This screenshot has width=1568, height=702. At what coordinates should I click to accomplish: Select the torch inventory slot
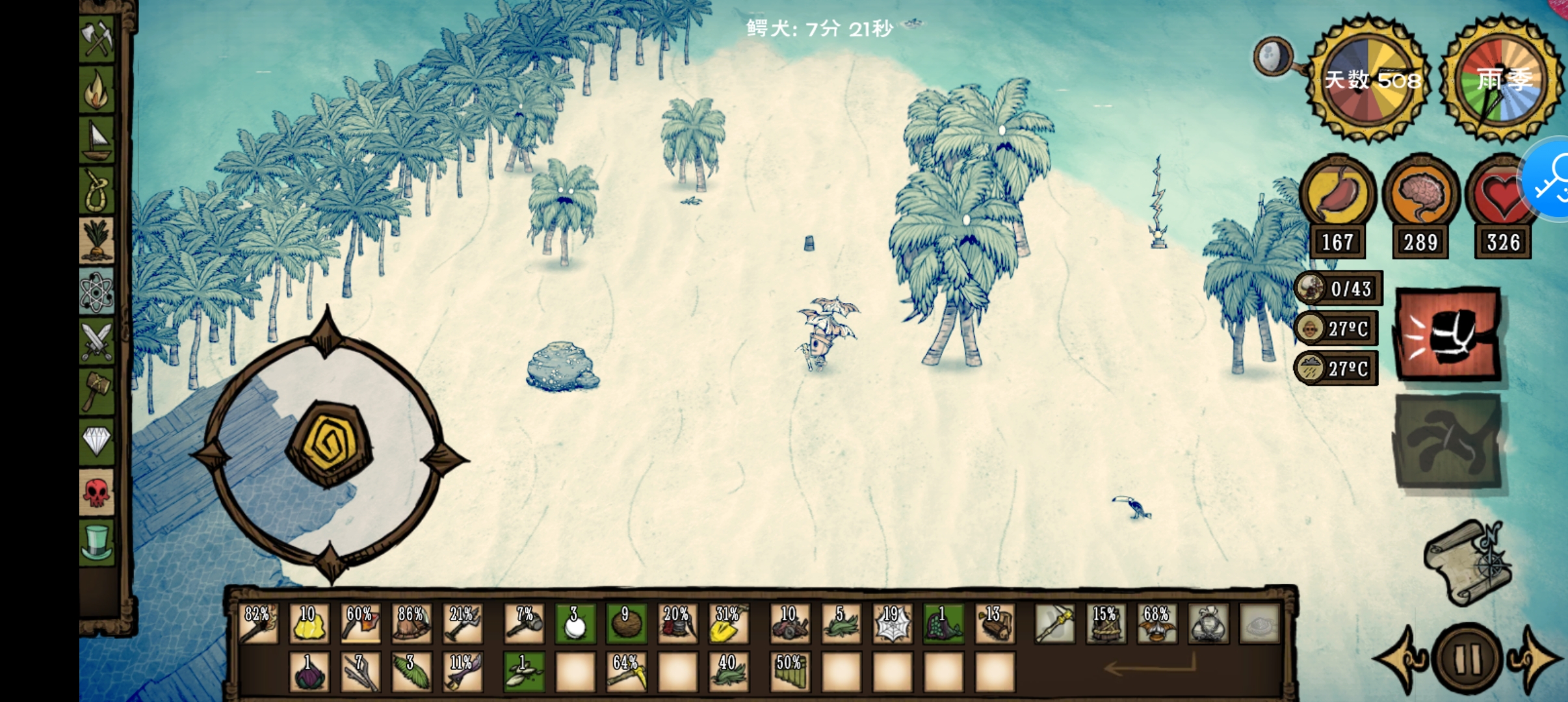[258, 623]
